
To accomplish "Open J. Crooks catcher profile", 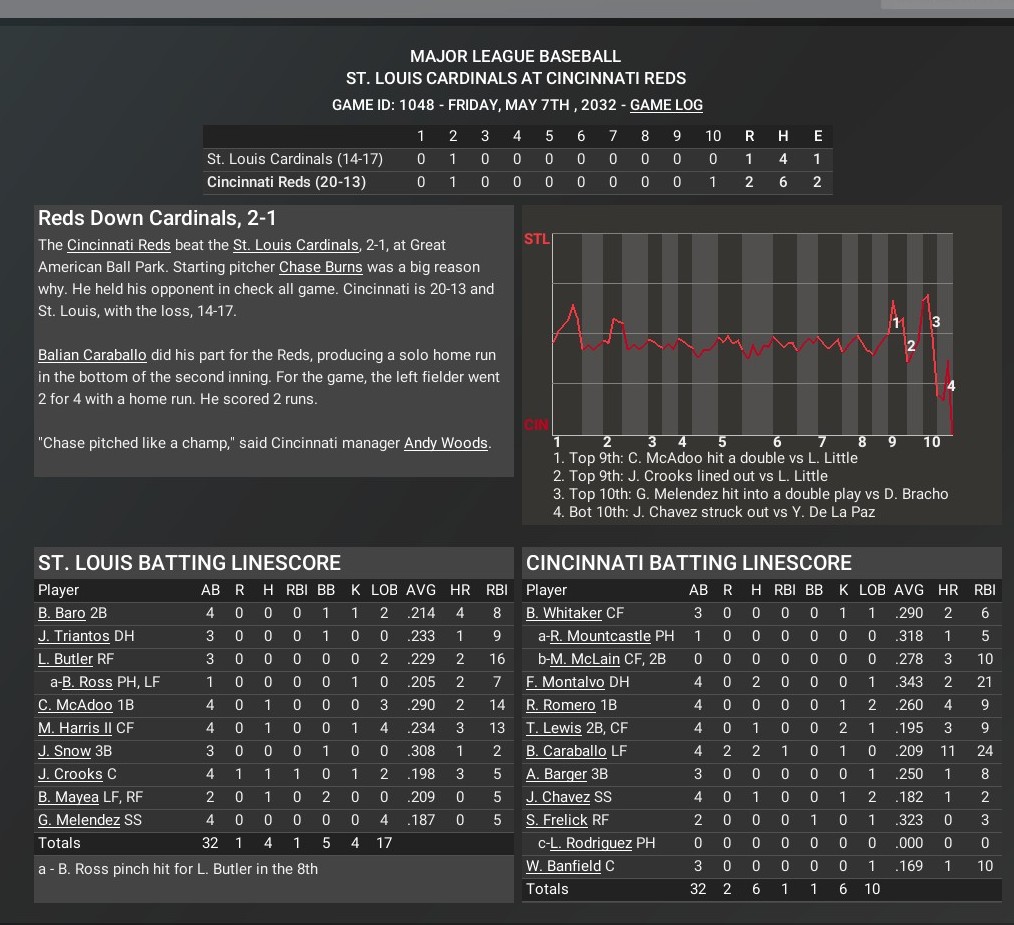I will 70,774.
